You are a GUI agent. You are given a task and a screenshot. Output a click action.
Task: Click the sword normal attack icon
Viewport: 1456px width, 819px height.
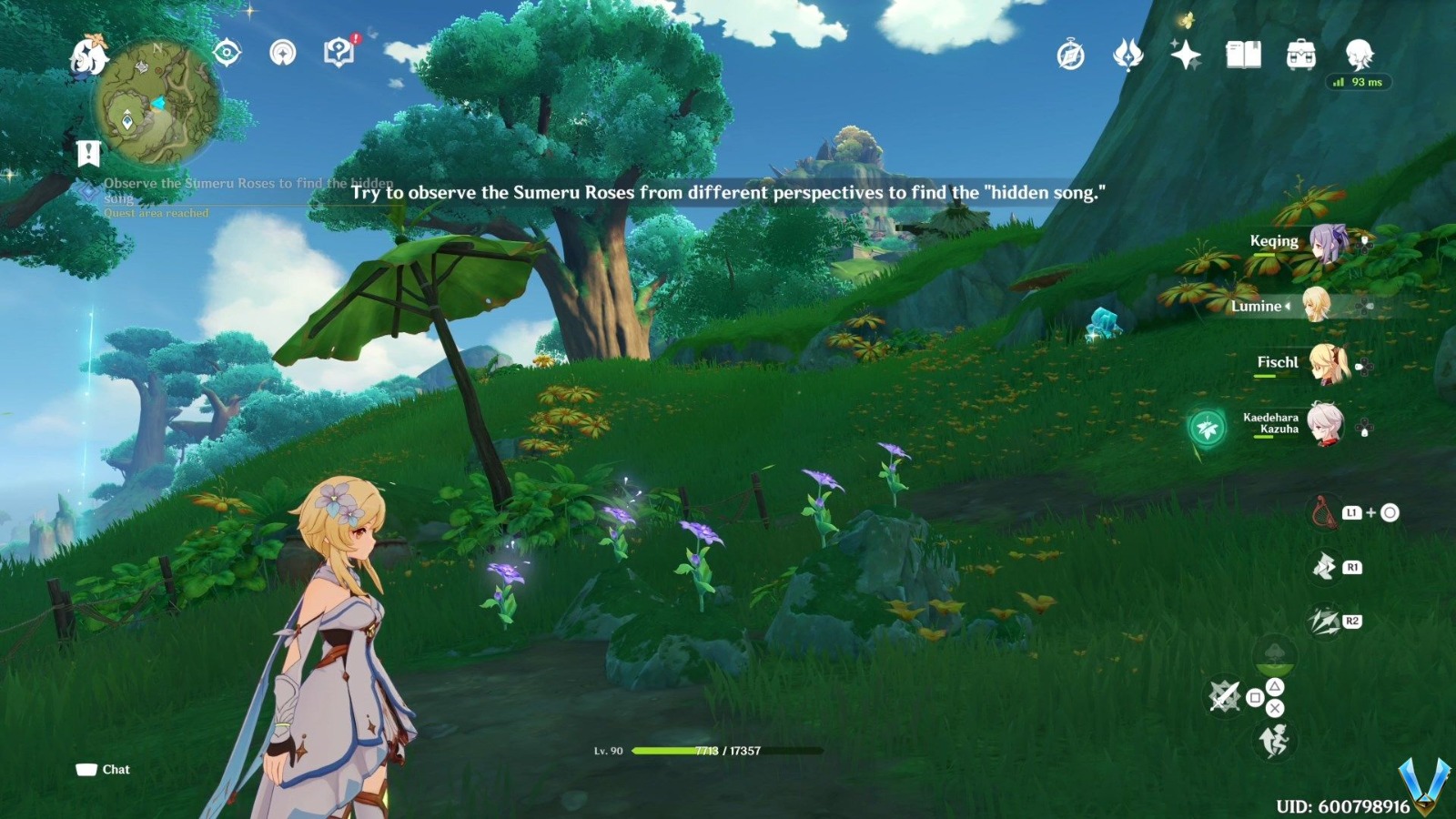pyautogui.click(x=1225, y=697)
